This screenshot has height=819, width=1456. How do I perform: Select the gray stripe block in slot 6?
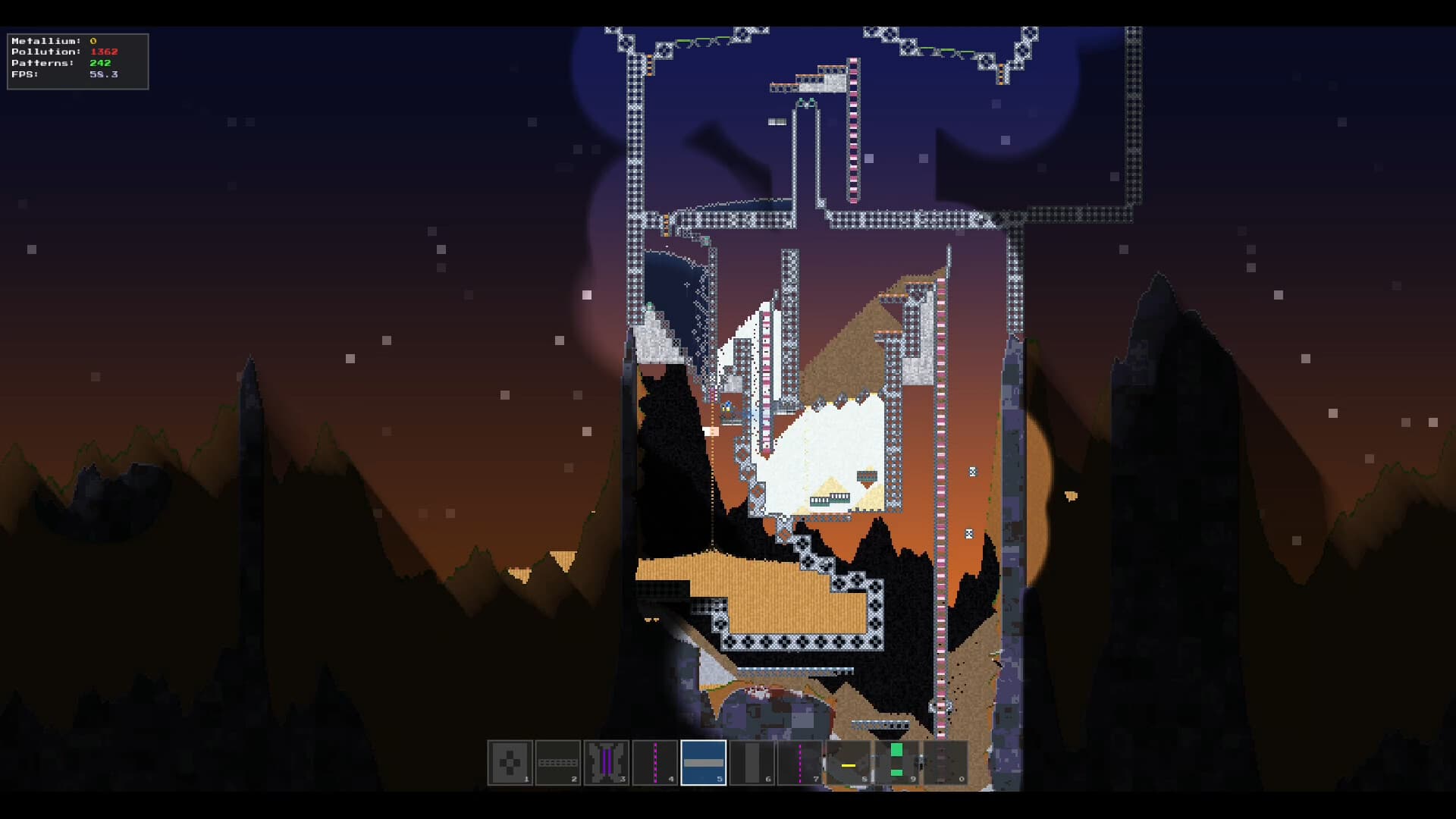751,762
